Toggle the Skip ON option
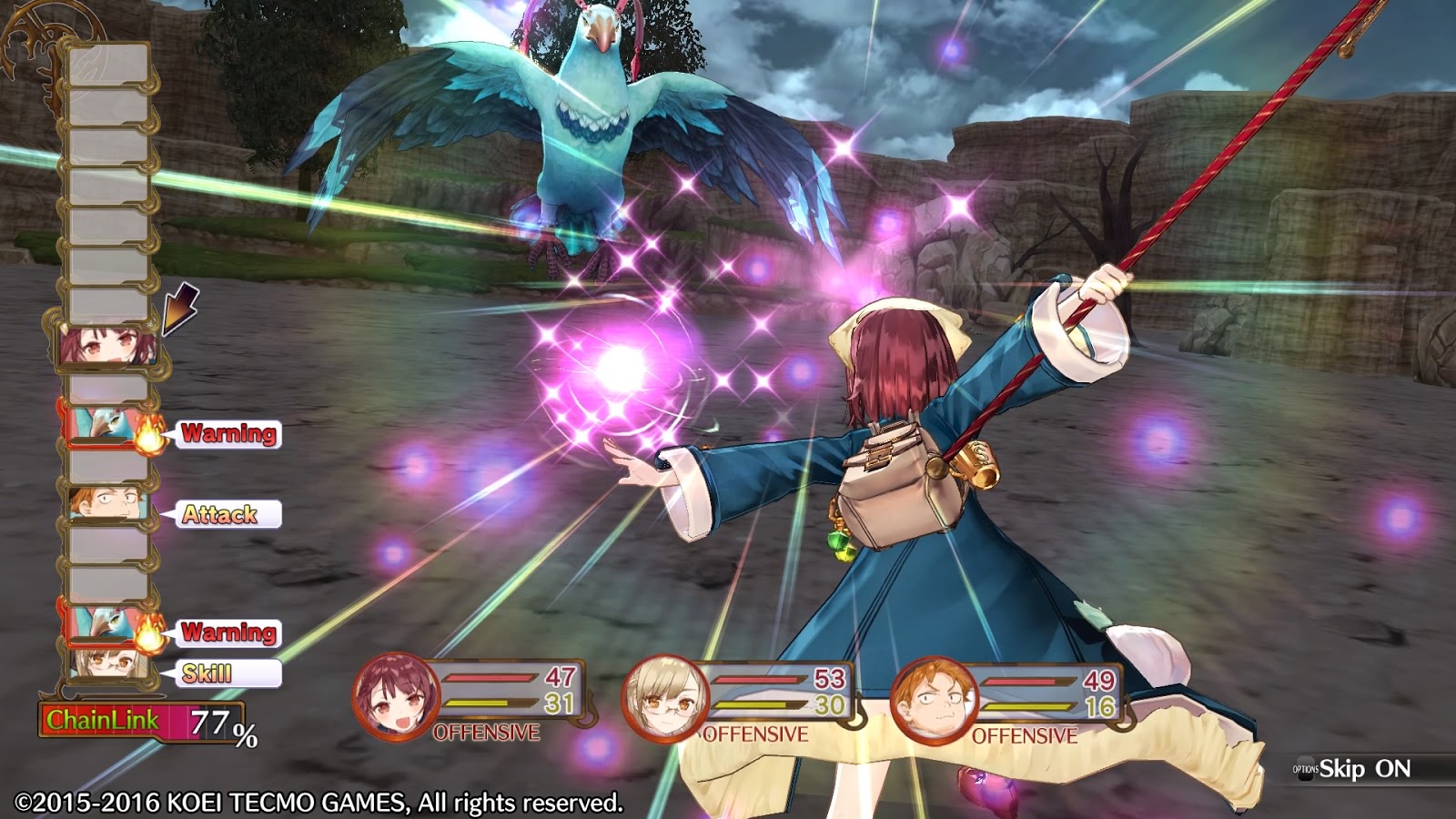The image size is (1456, 819). point(1363,769)
